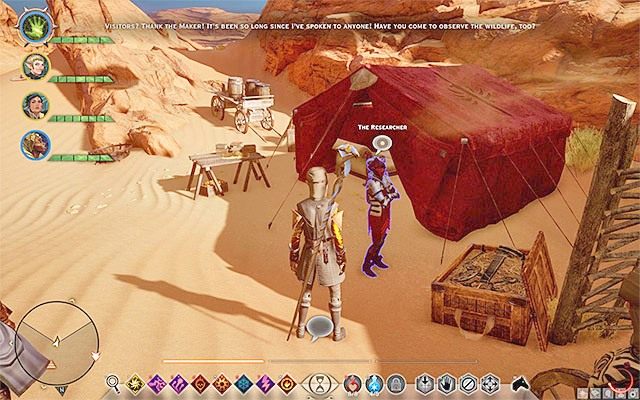Select the padlock locked potion slot

pos(394,382)
